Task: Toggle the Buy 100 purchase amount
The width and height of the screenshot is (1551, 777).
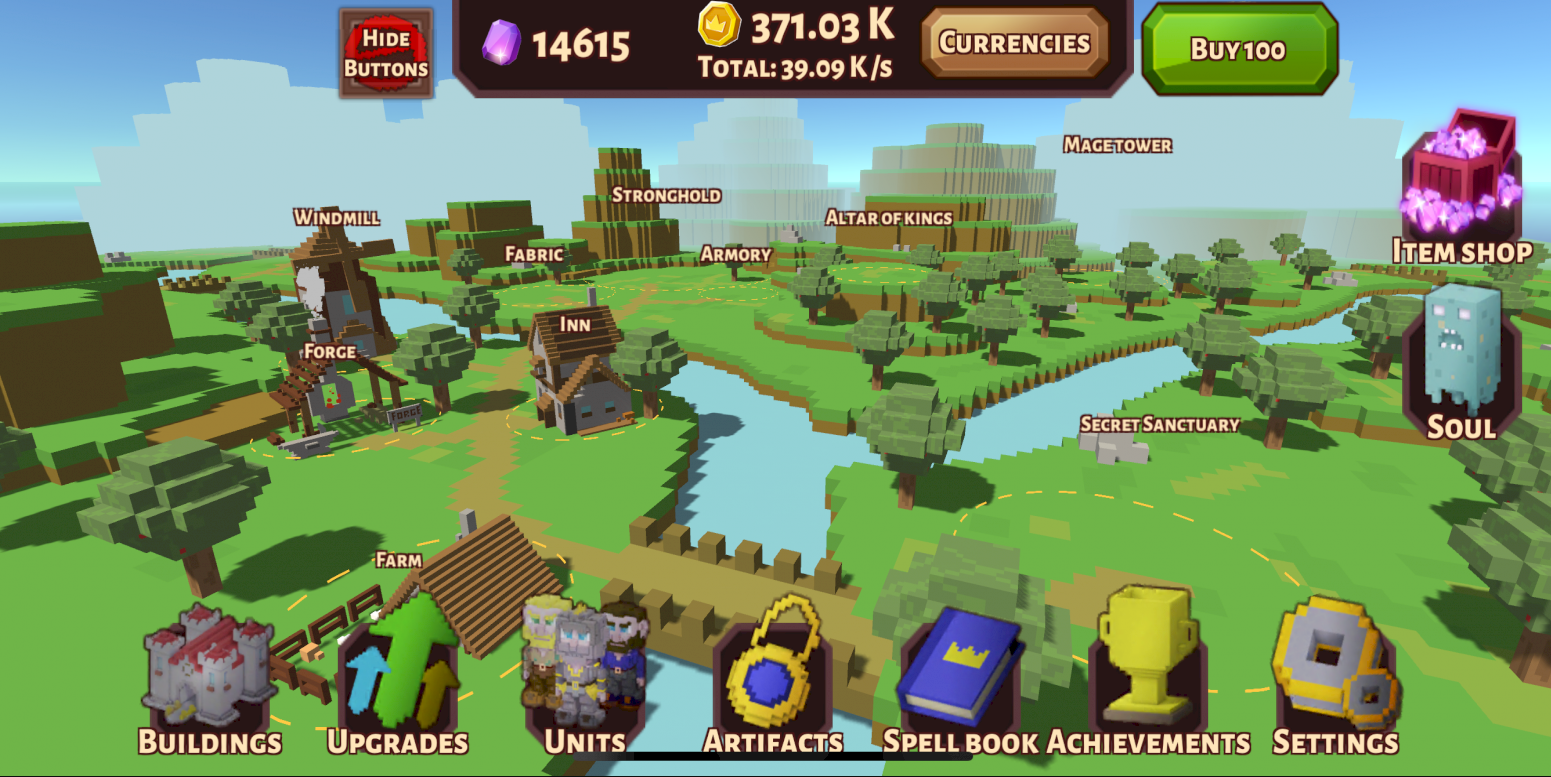Action: pos(1239,49)
